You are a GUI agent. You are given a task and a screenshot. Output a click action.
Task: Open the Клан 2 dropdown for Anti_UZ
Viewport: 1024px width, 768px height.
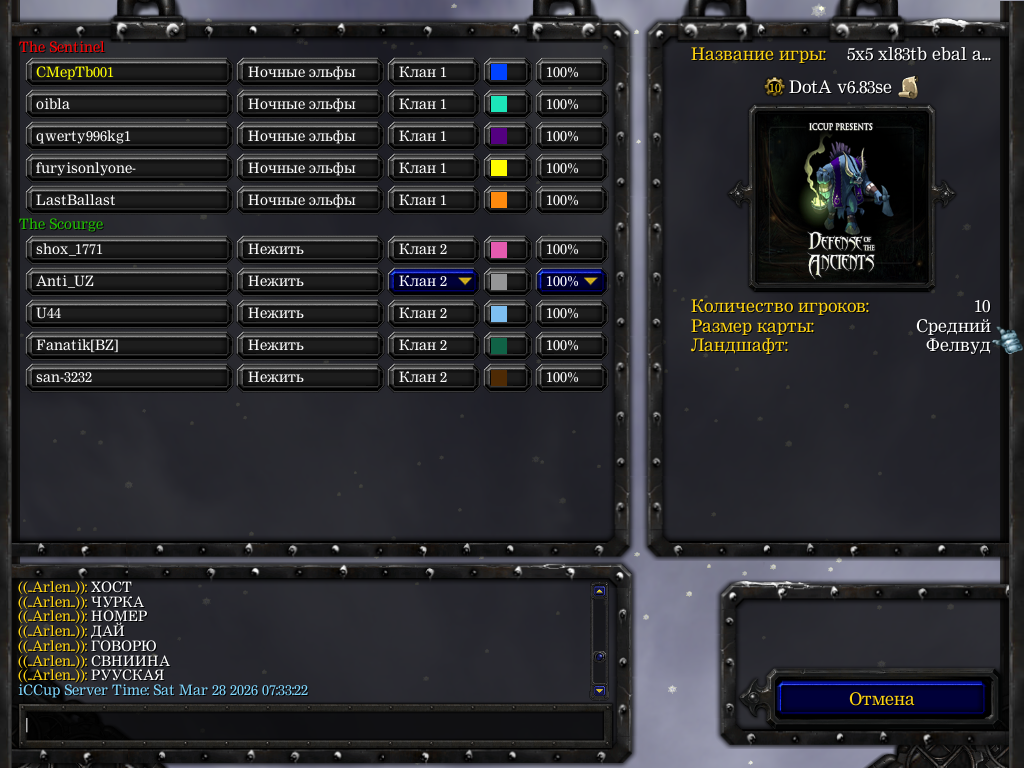(x=433, y=281)
